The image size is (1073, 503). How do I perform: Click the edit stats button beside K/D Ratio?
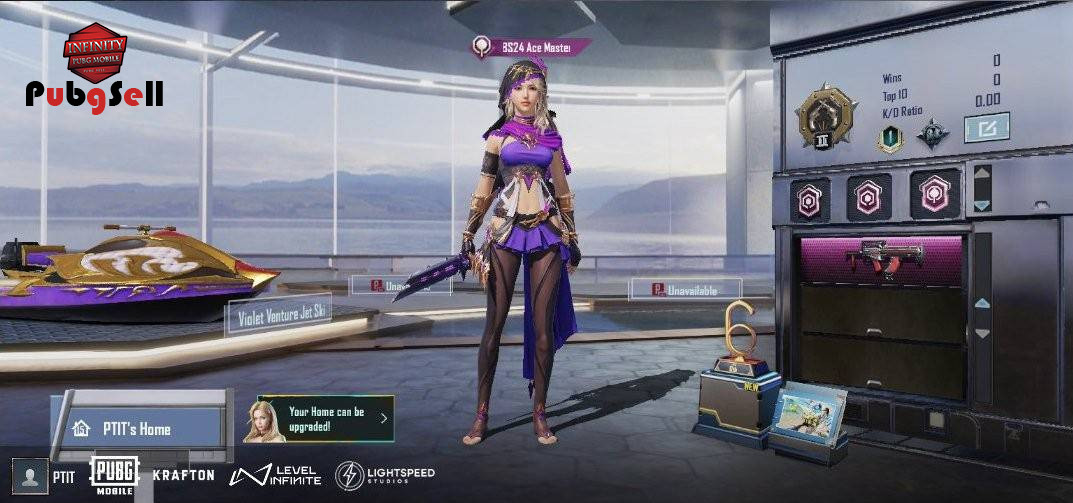tap(986, 127)
